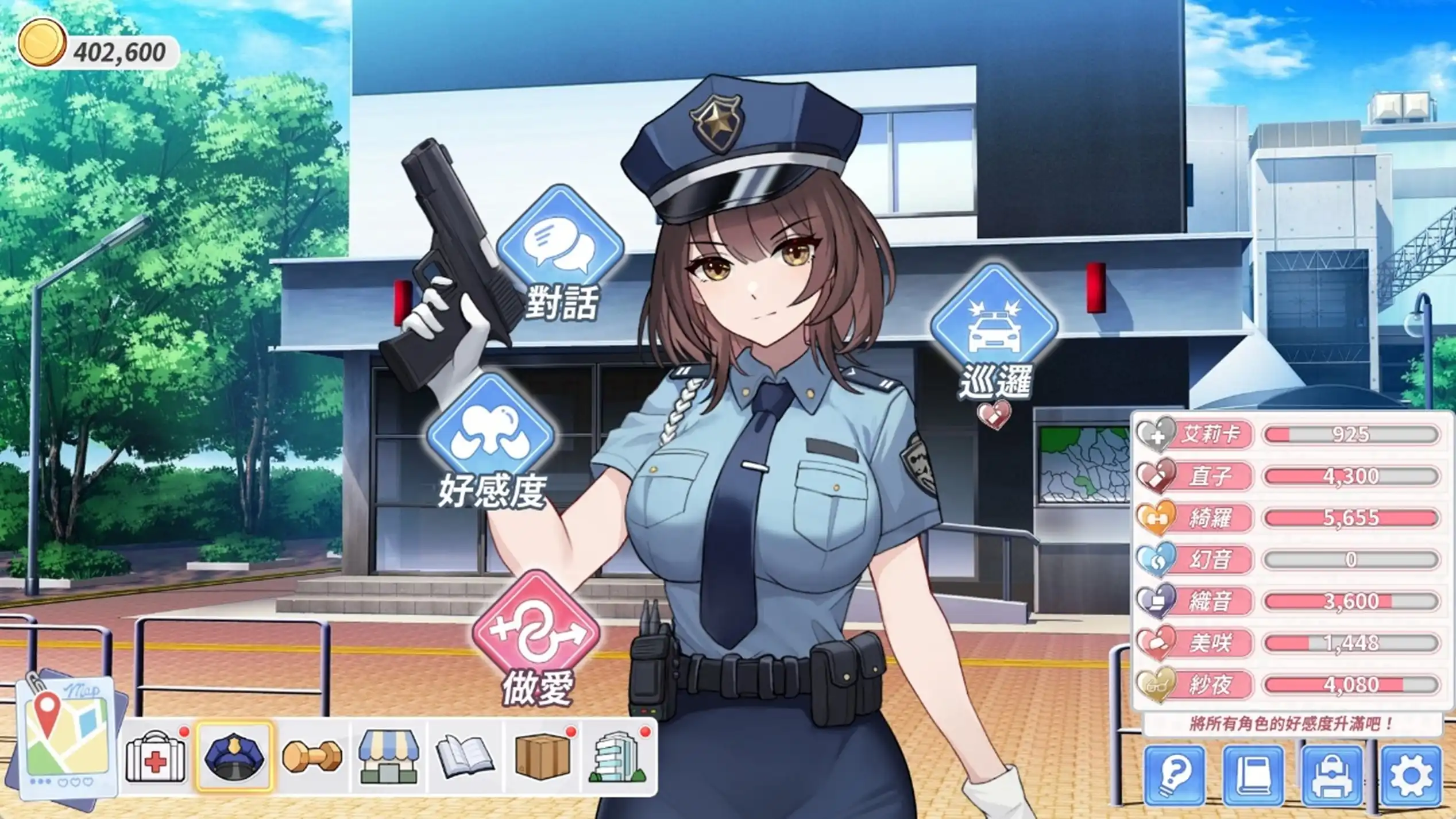
Task: Select 艾莉卡 in the affection list
Action: pyautogui.click(x=1211, y=434)
